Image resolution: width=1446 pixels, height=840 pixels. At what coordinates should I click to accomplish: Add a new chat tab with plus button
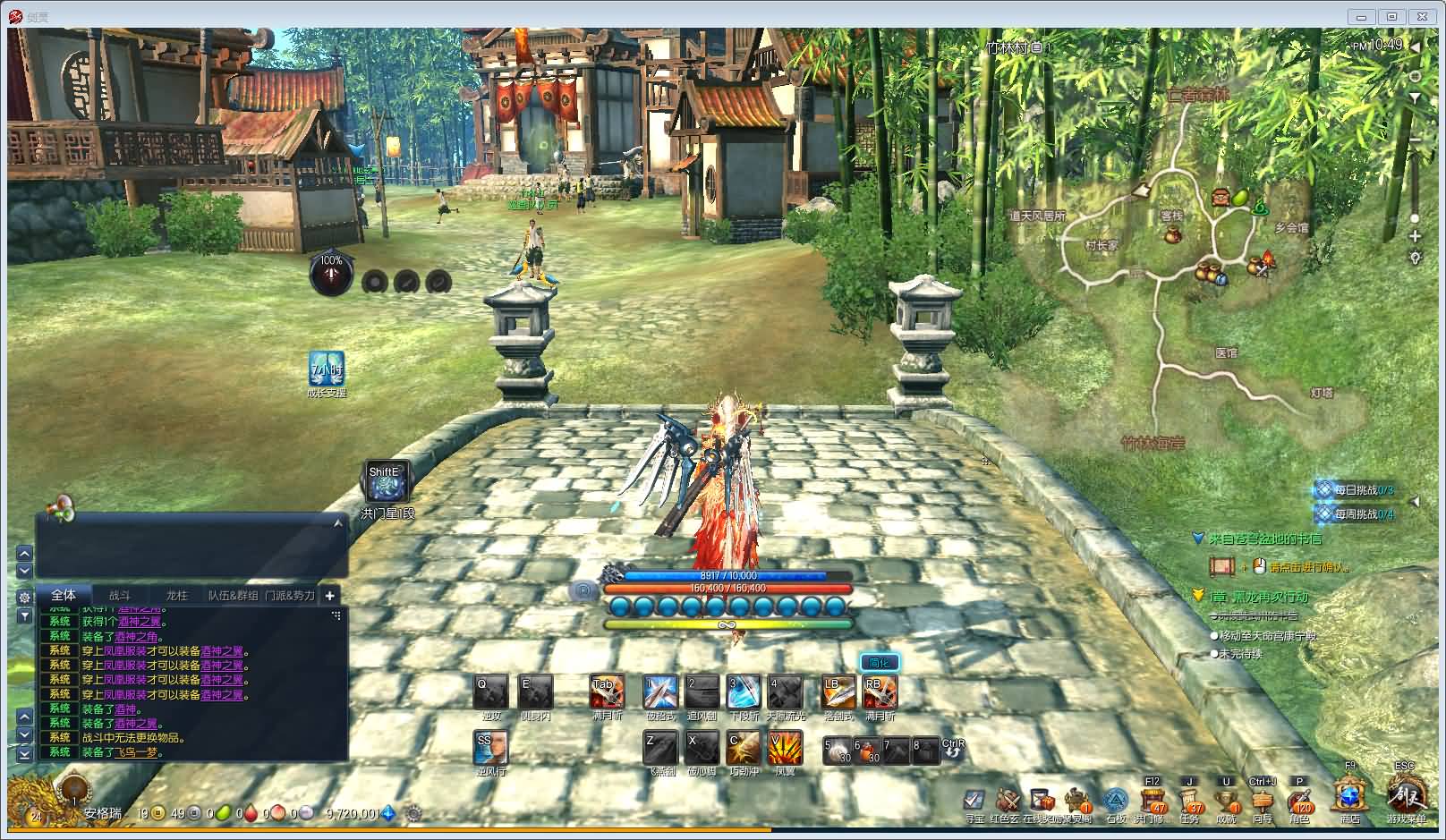329,595
